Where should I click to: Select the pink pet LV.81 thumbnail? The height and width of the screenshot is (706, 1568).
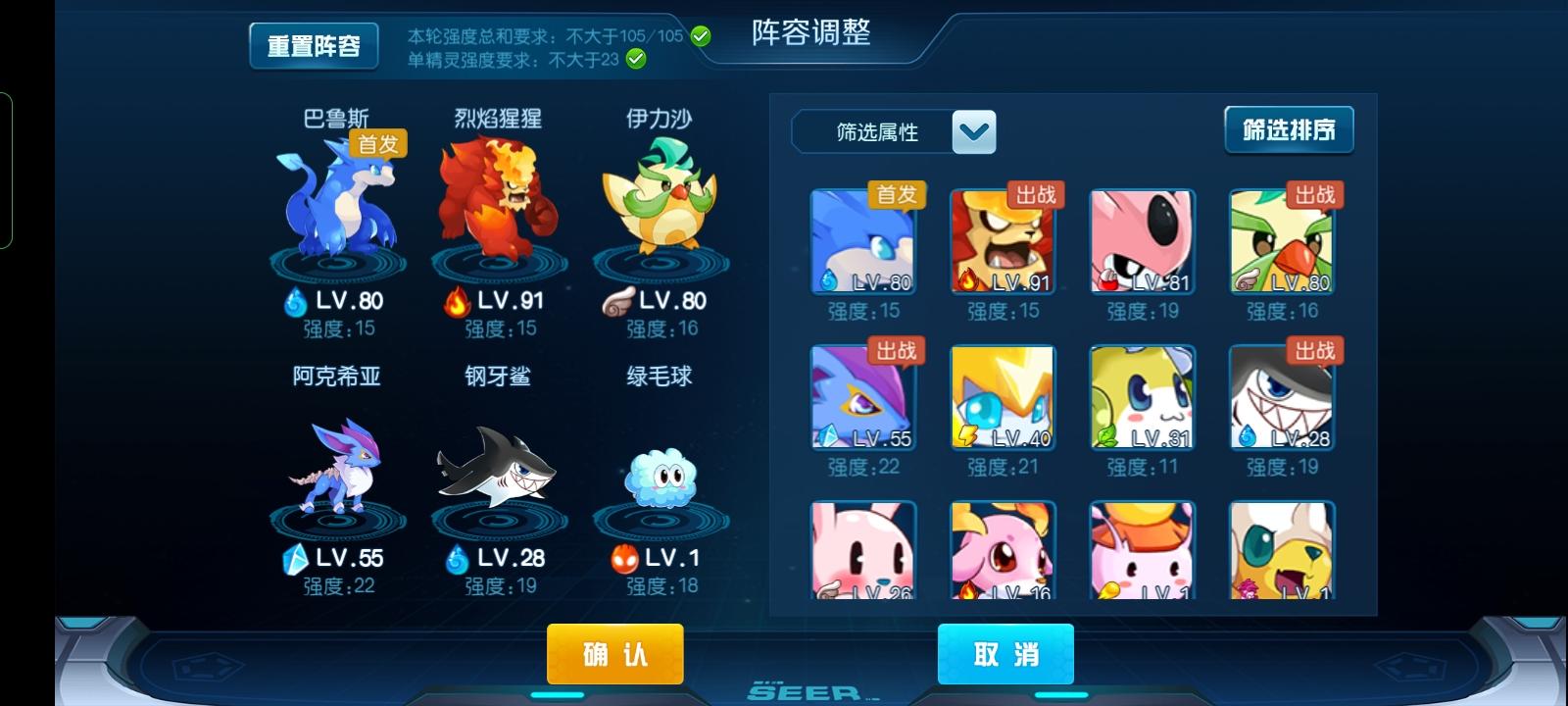coord(1142,240)
